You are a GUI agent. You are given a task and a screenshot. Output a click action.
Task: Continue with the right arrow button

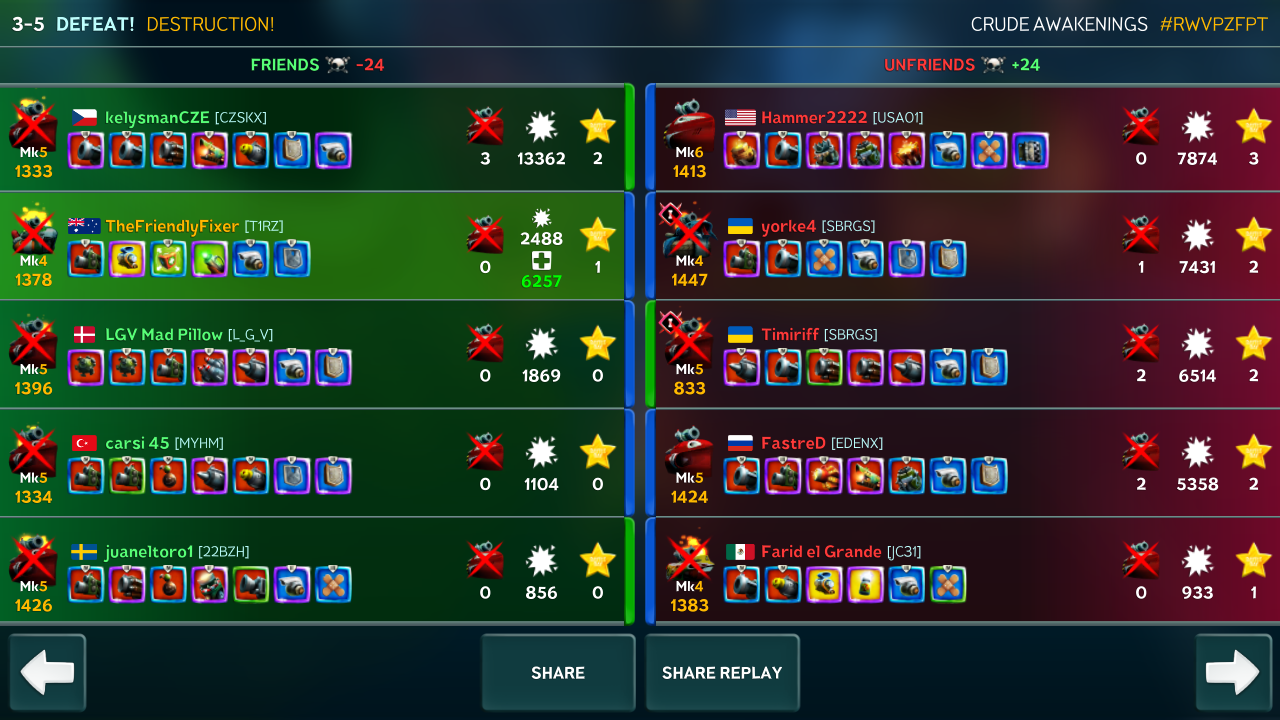1233,672
